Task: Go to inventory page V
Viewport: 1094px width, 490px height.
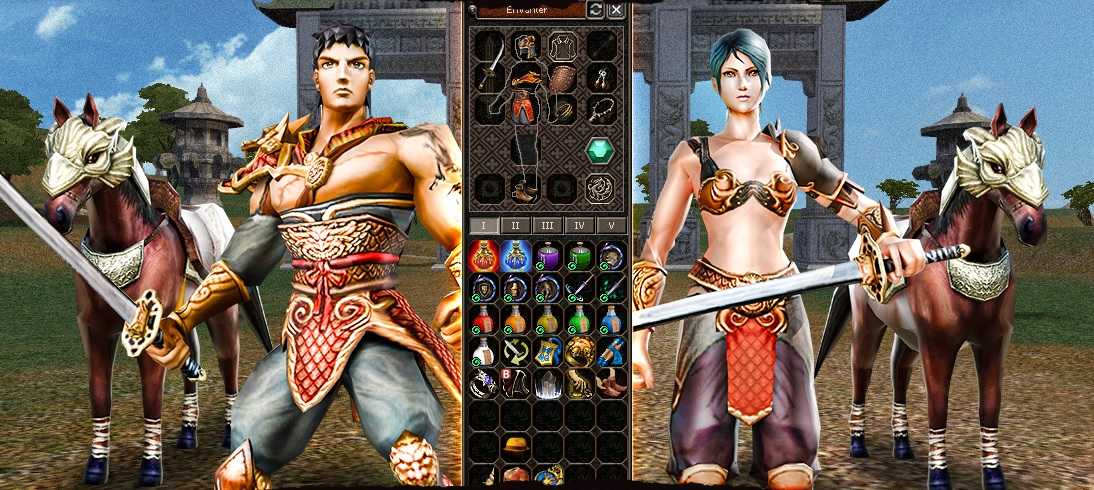Action: (x=611, y=225)
